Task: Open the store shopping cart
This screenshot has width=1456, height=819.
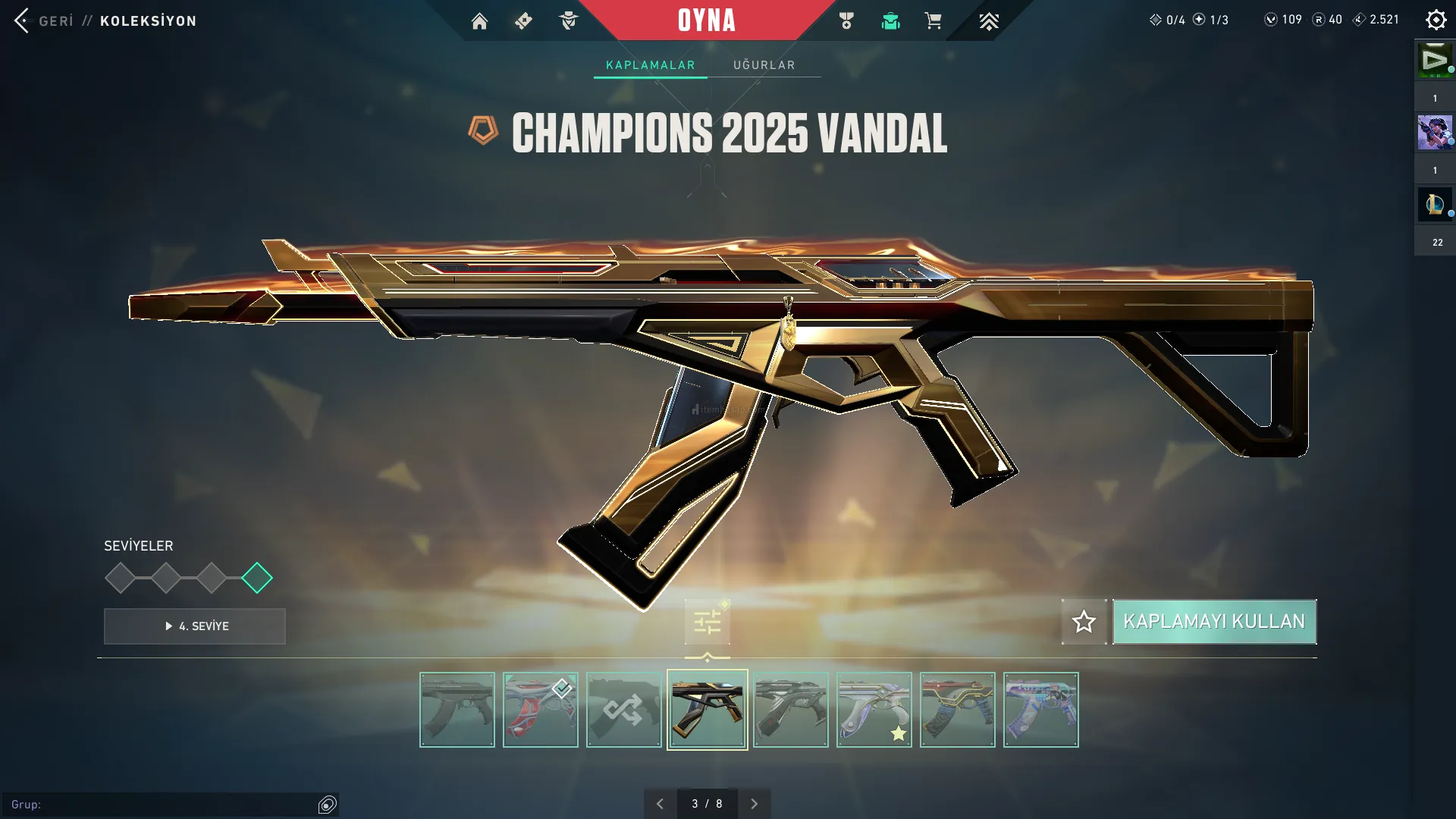Action: click(933, 21)
